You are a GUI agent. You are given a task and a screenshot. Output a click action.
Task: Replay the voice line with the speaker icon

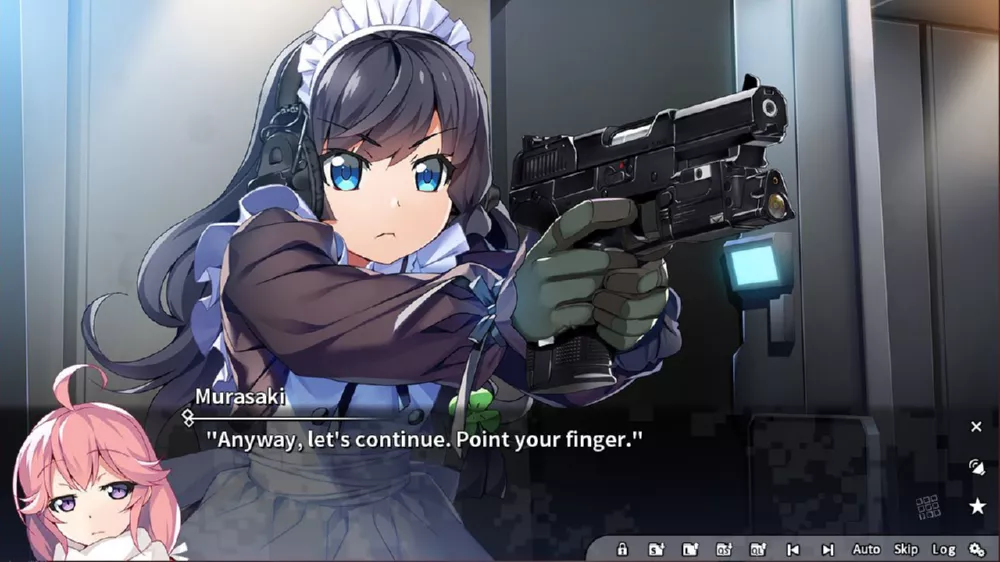(976, 467)
